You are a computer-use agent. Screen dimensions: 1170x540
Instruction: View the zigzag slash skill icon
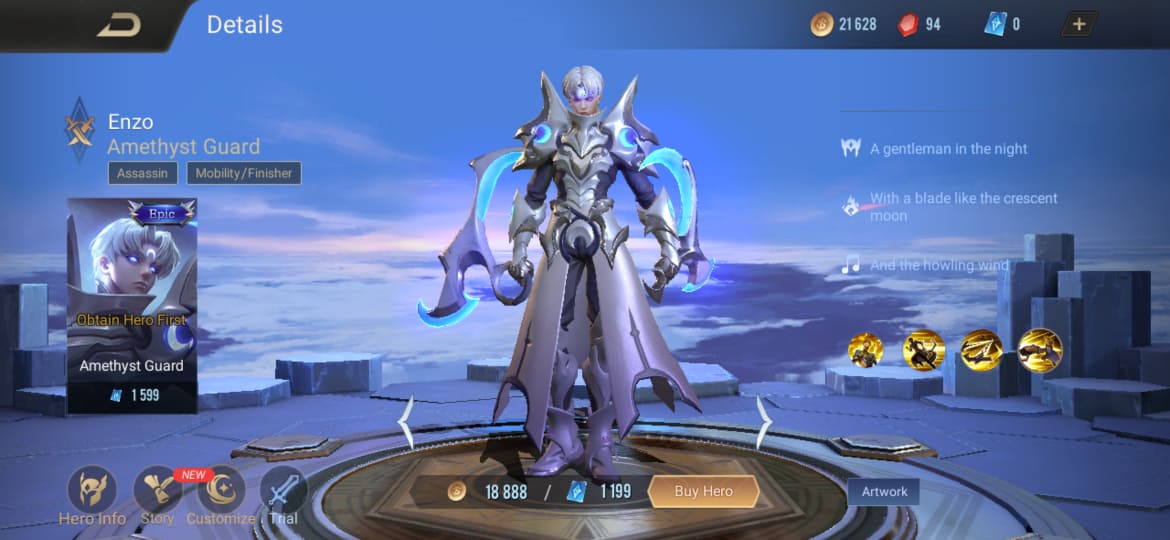(x=981, y=350)
